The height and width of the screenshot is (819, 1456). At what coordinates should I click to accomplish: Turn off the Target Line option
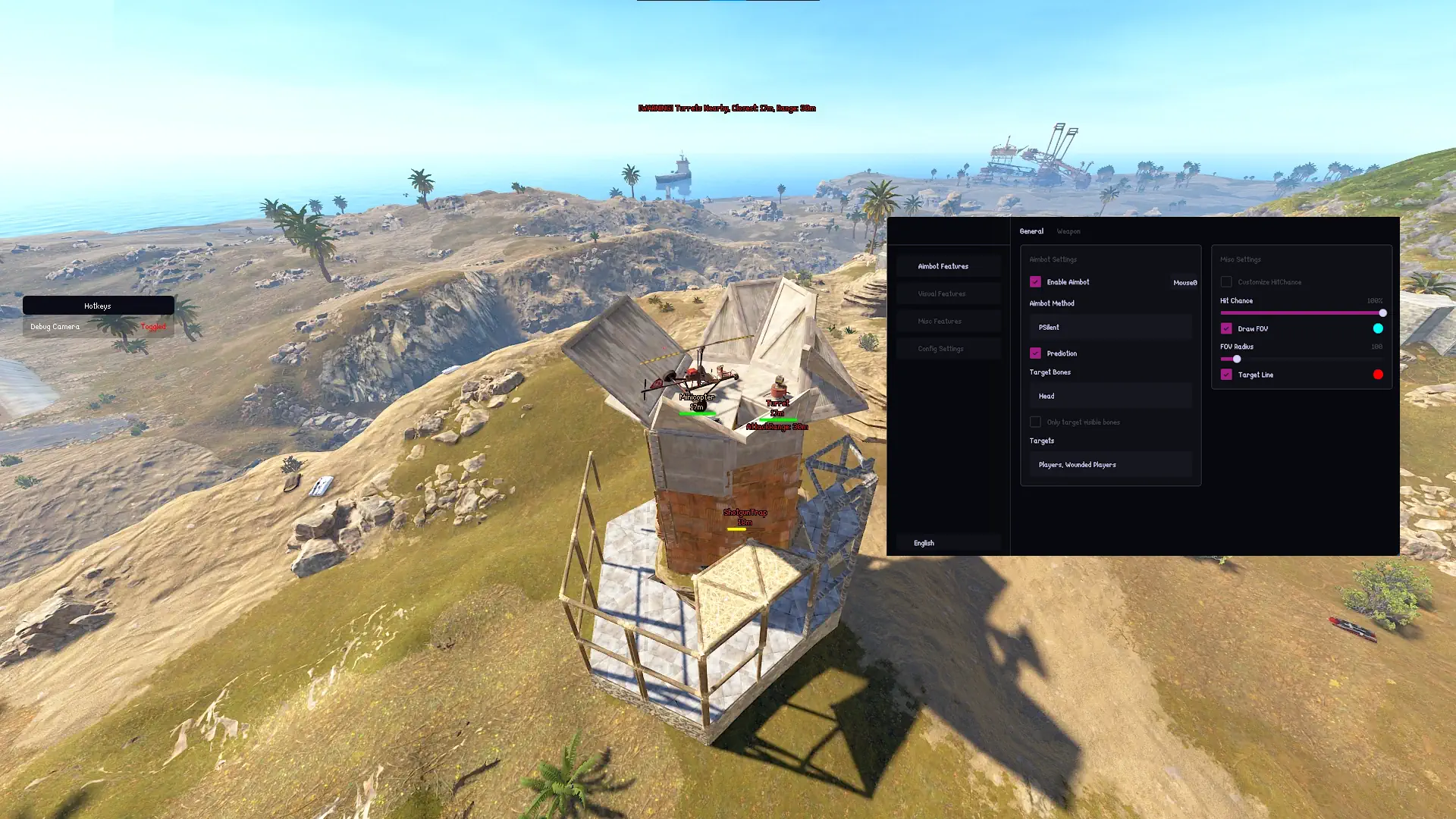(x=1227, y=374)
